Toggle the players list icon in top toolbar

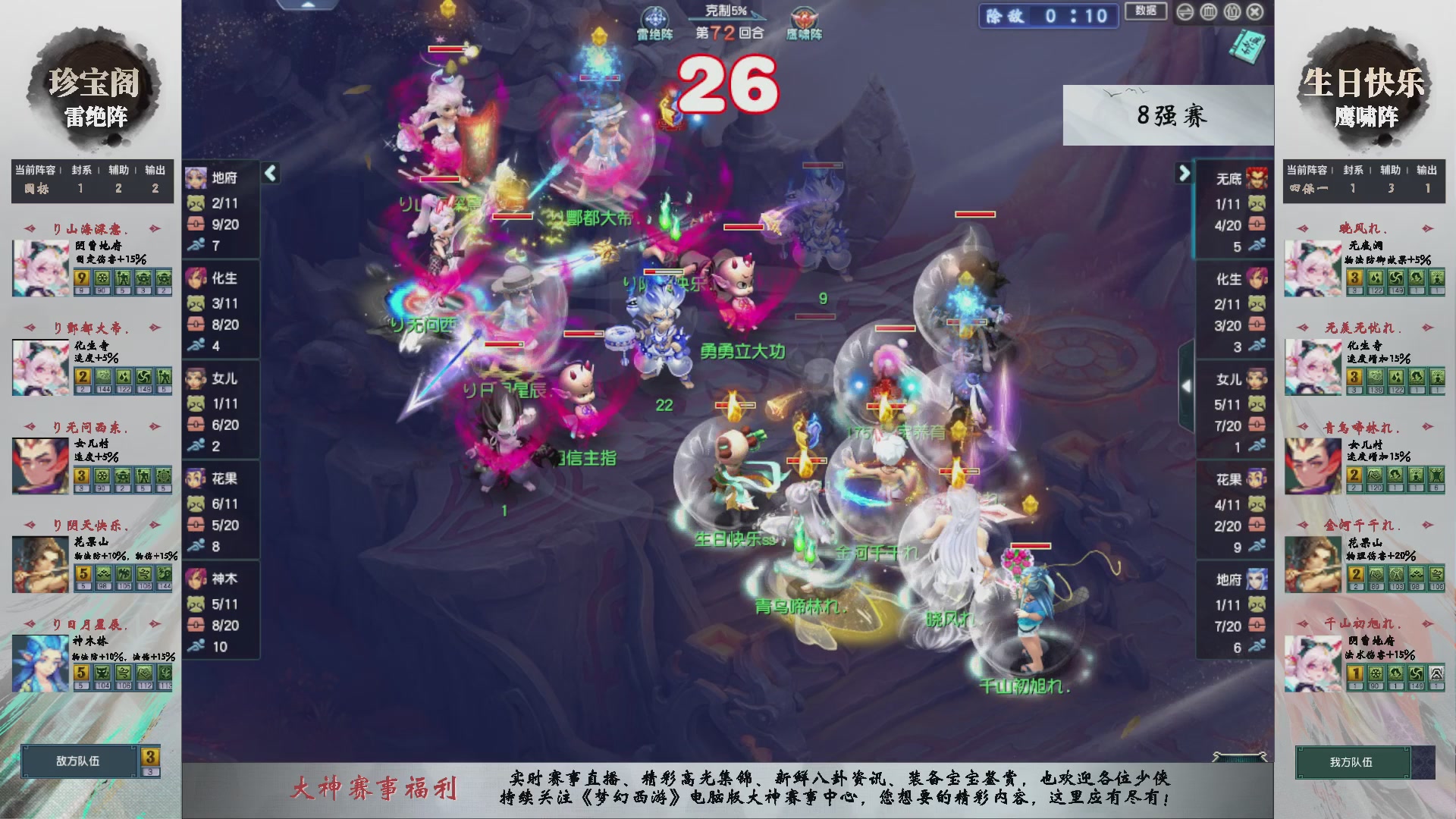pos(1233,13)
